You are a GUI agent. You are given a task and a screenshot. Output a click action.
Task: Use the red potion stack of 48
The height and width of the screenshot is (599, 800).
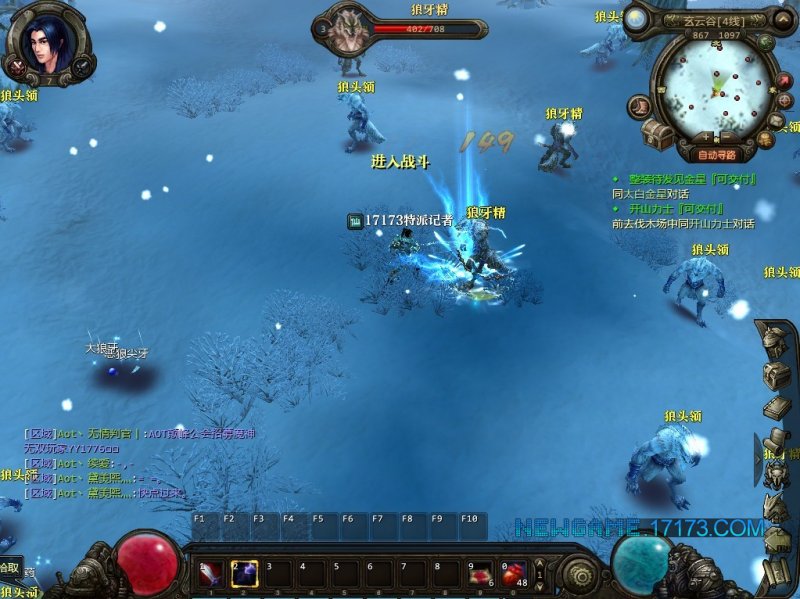click(514, 574)
